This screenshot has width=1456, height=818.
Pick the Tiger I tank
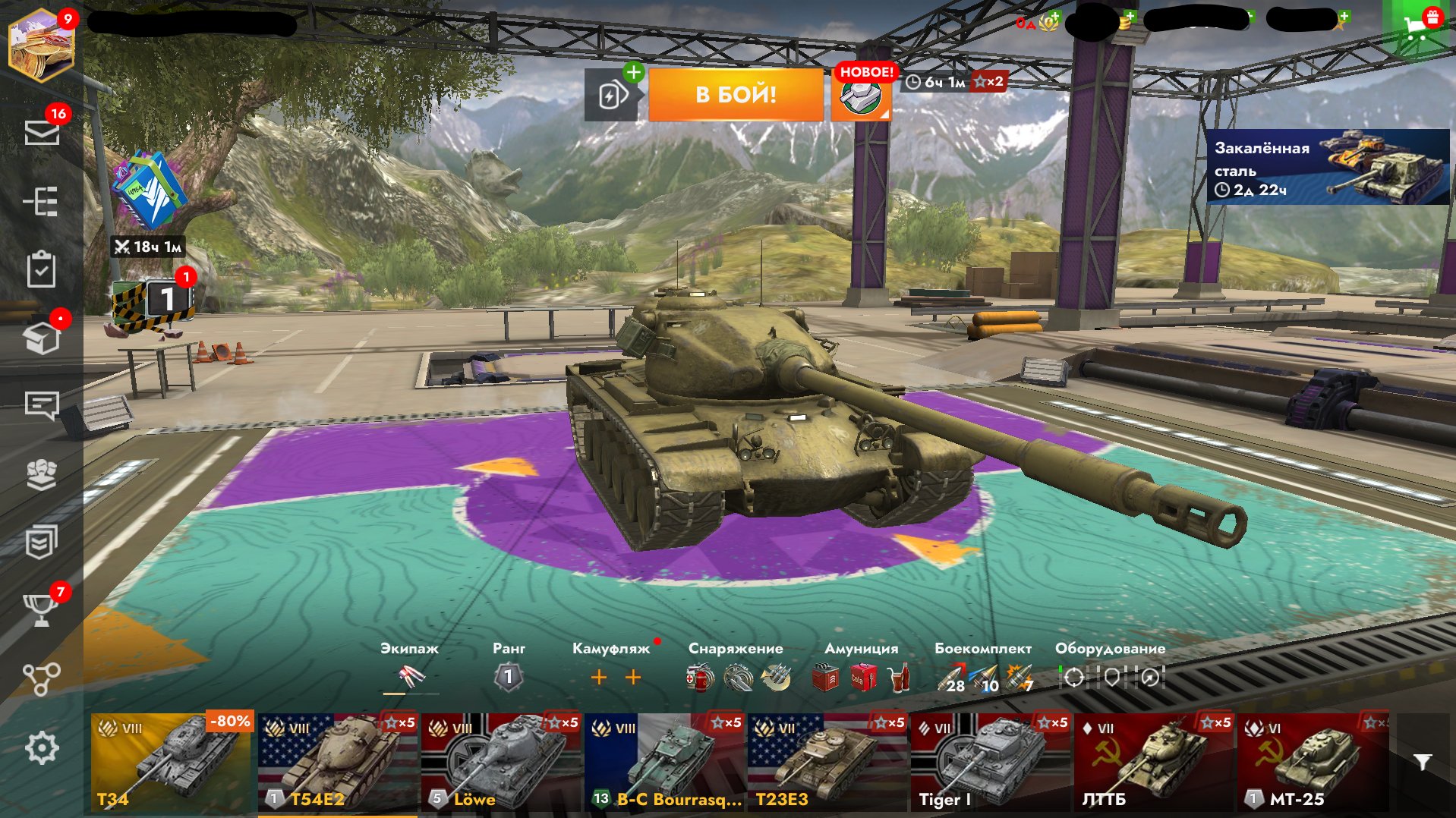(x=990, y=762)
